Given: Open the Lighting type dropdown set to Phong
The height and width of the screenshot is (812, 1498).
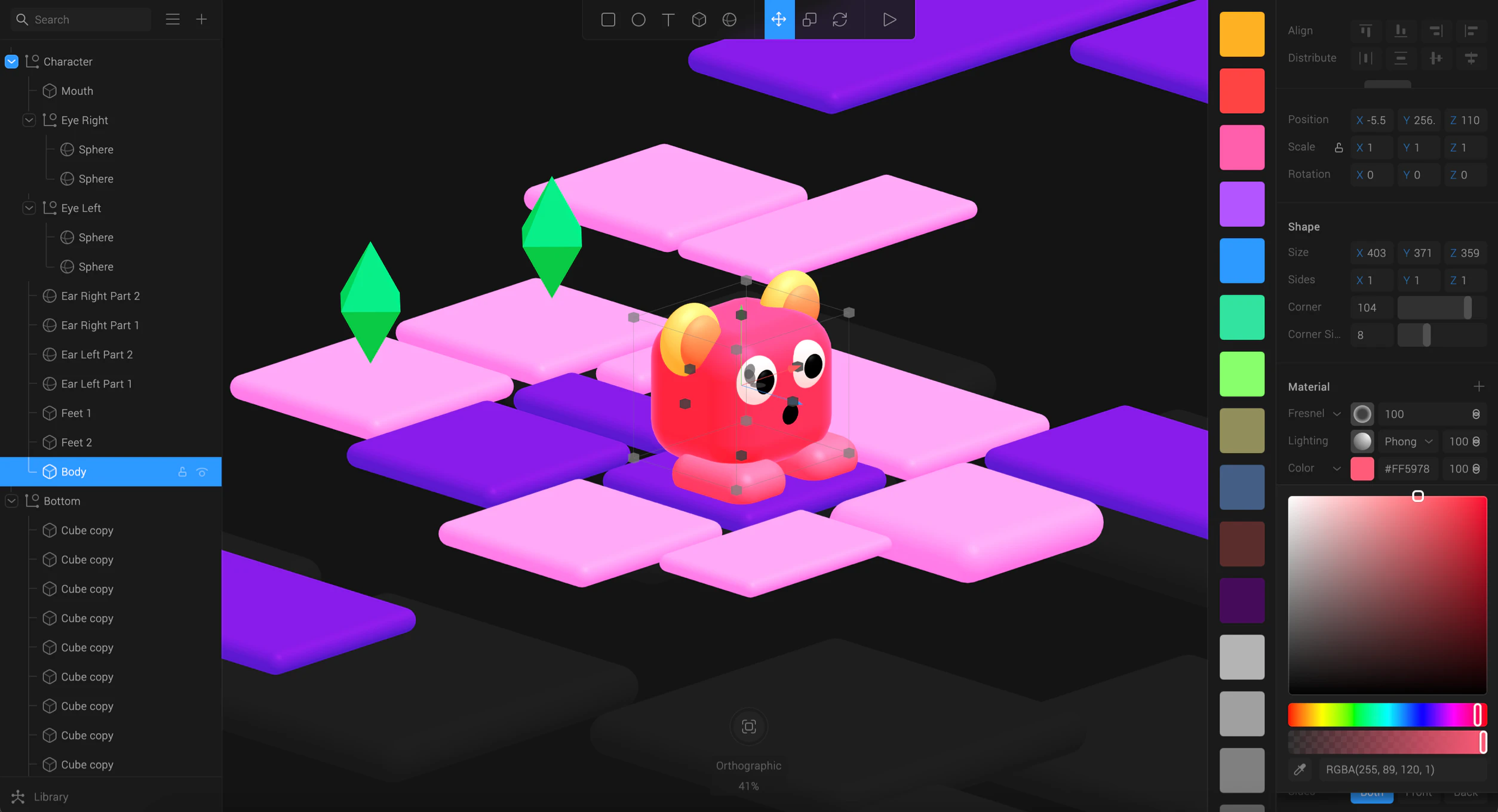Looking at the screenshot, I should (x=1407, y=441).
